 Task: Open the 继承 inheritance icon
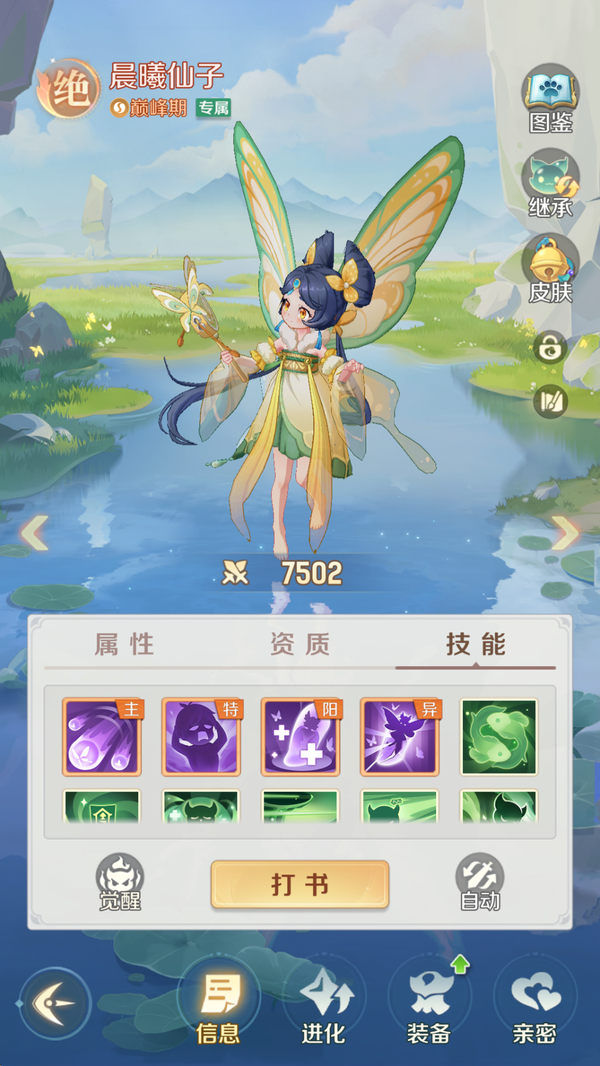pos(550,182)
